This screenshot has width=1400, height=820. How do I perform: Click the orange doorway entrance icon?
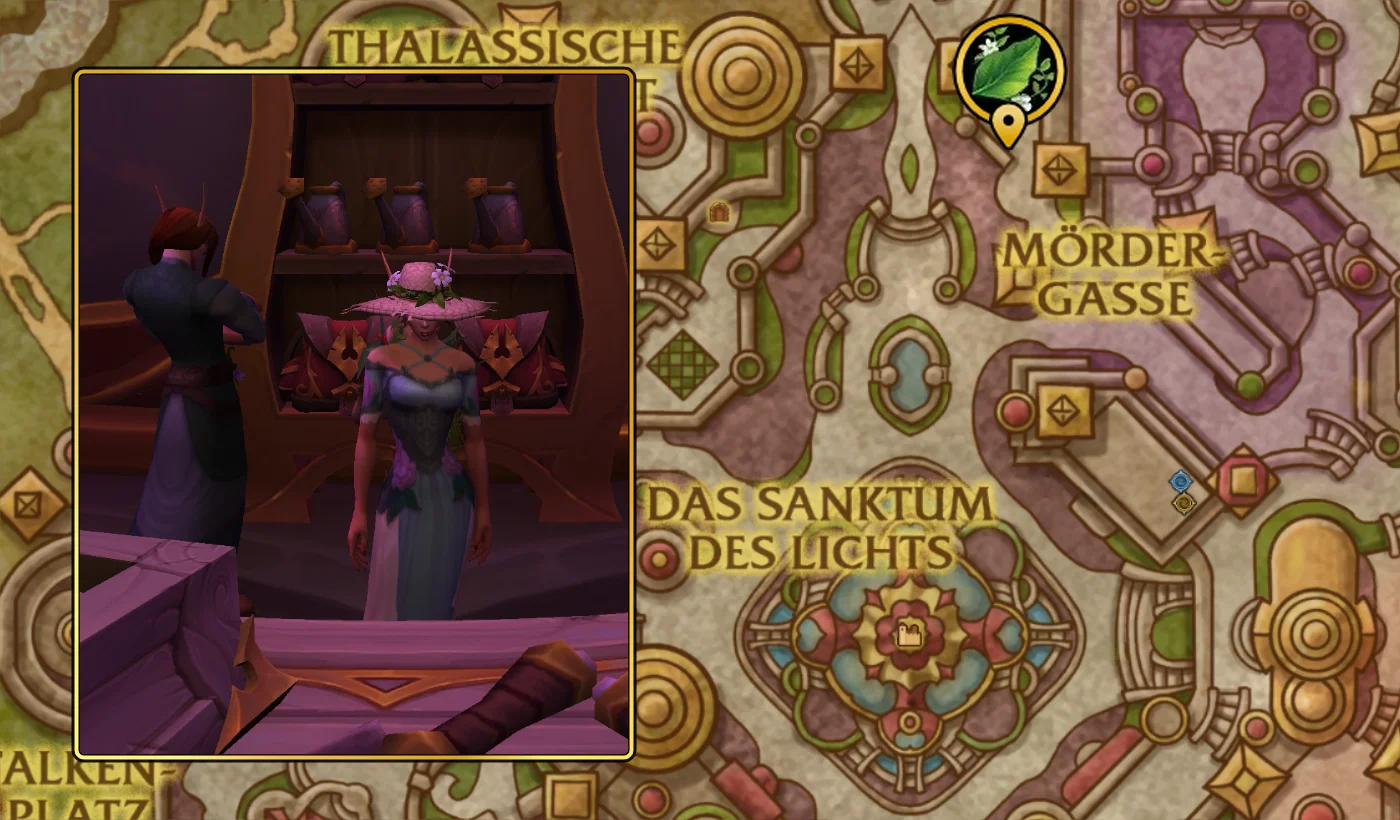tap(719, 211)
